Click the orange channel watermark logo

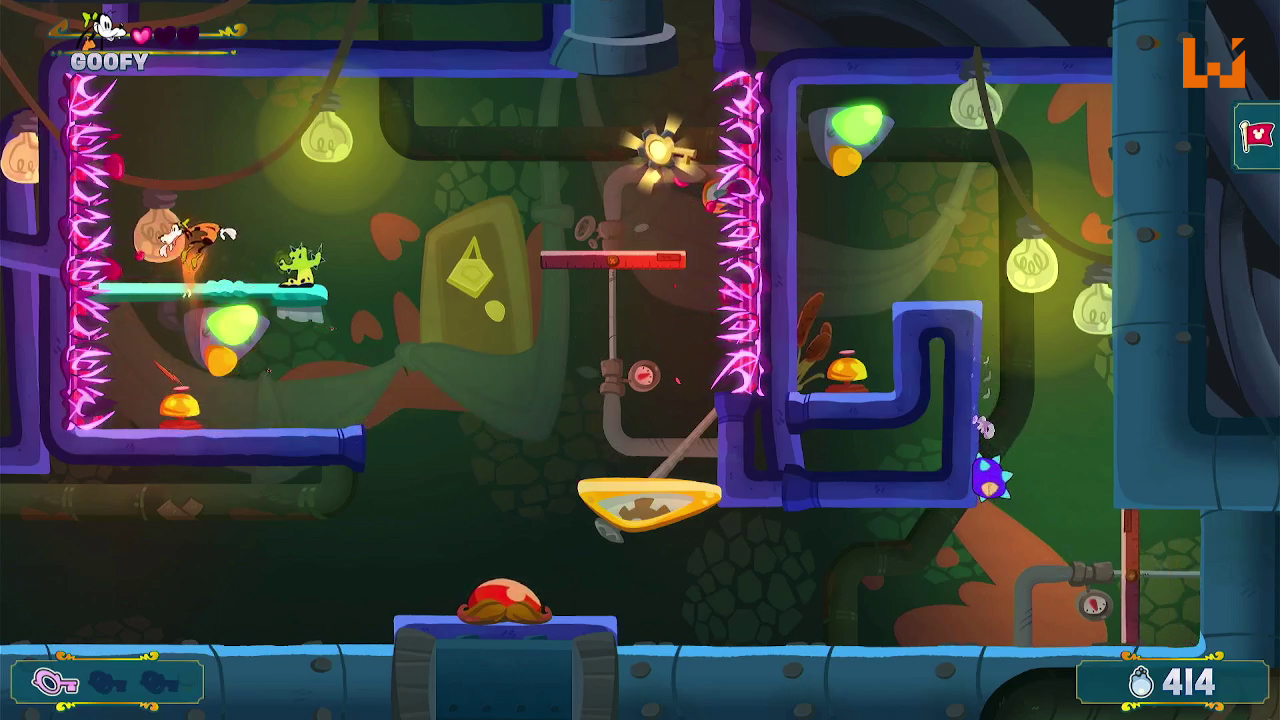pos(1213,63)
